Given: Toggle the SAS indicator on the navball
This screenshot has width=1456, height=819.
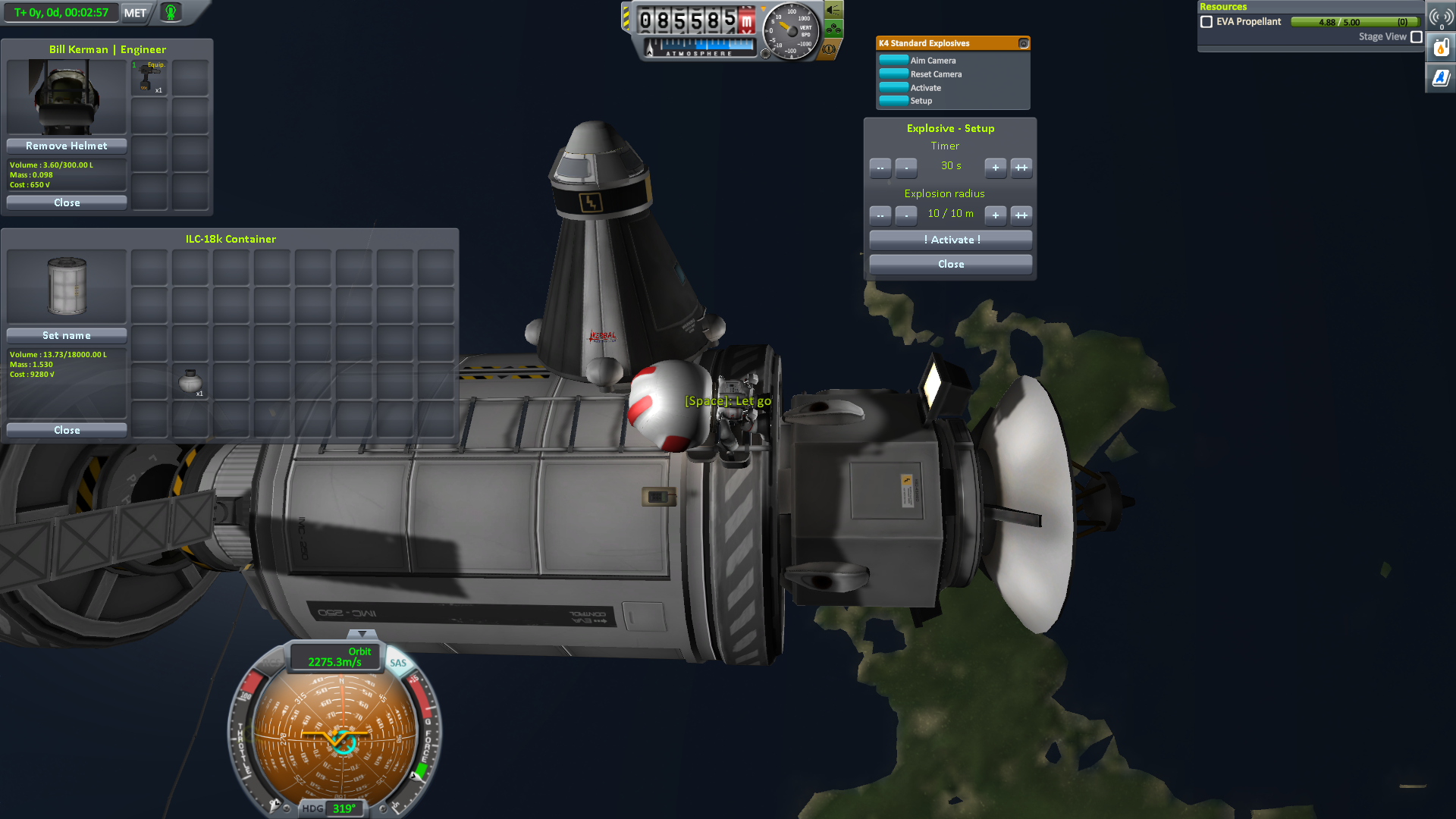Looking at the screenshot, I should tap(398, 663).
